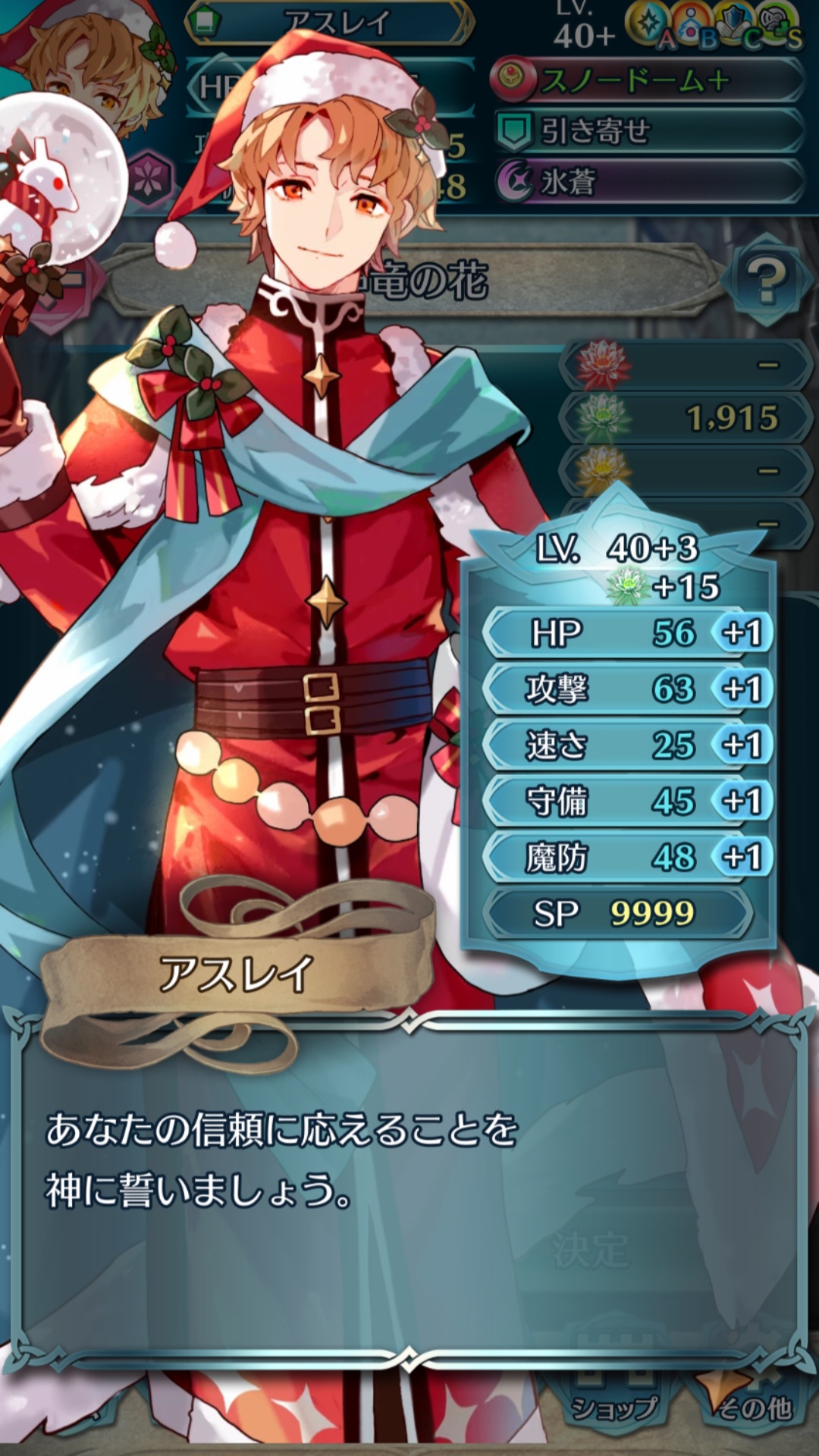The height and width of the screenshot is (1456, 819).
Task: Open the question mark help button
Action: [766, 281]
